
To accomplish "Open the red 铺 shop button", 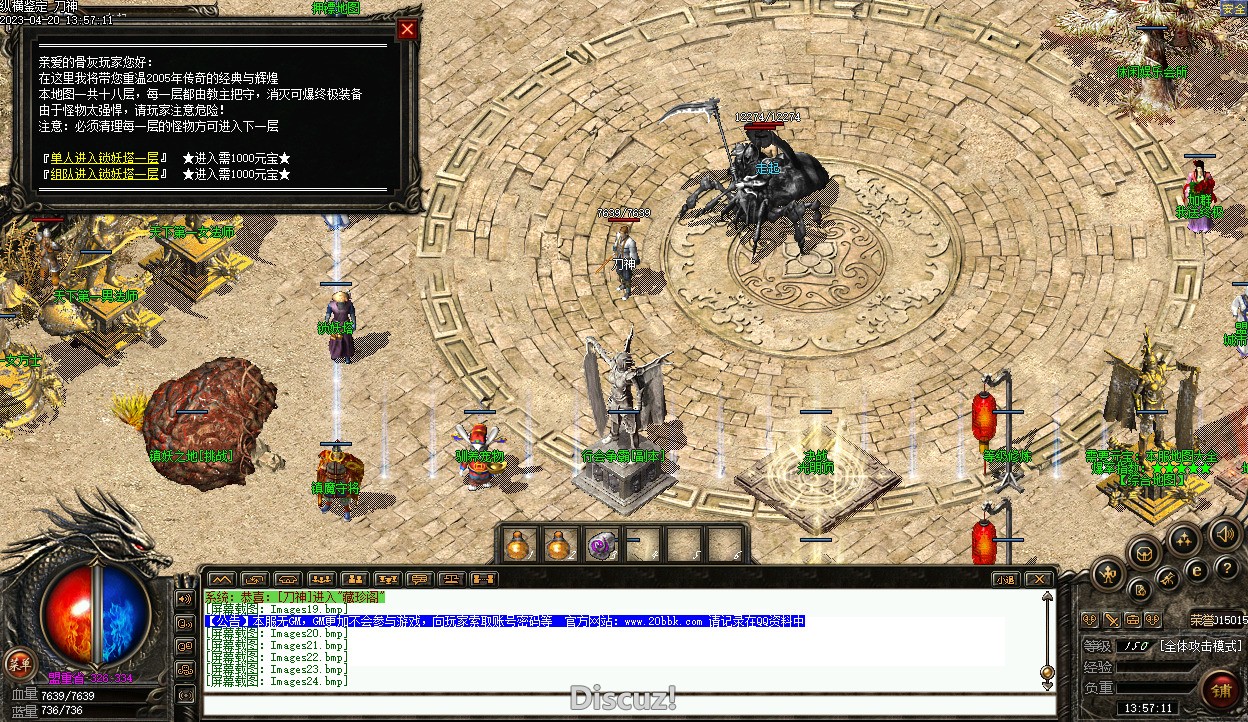I will (1221, 692).
